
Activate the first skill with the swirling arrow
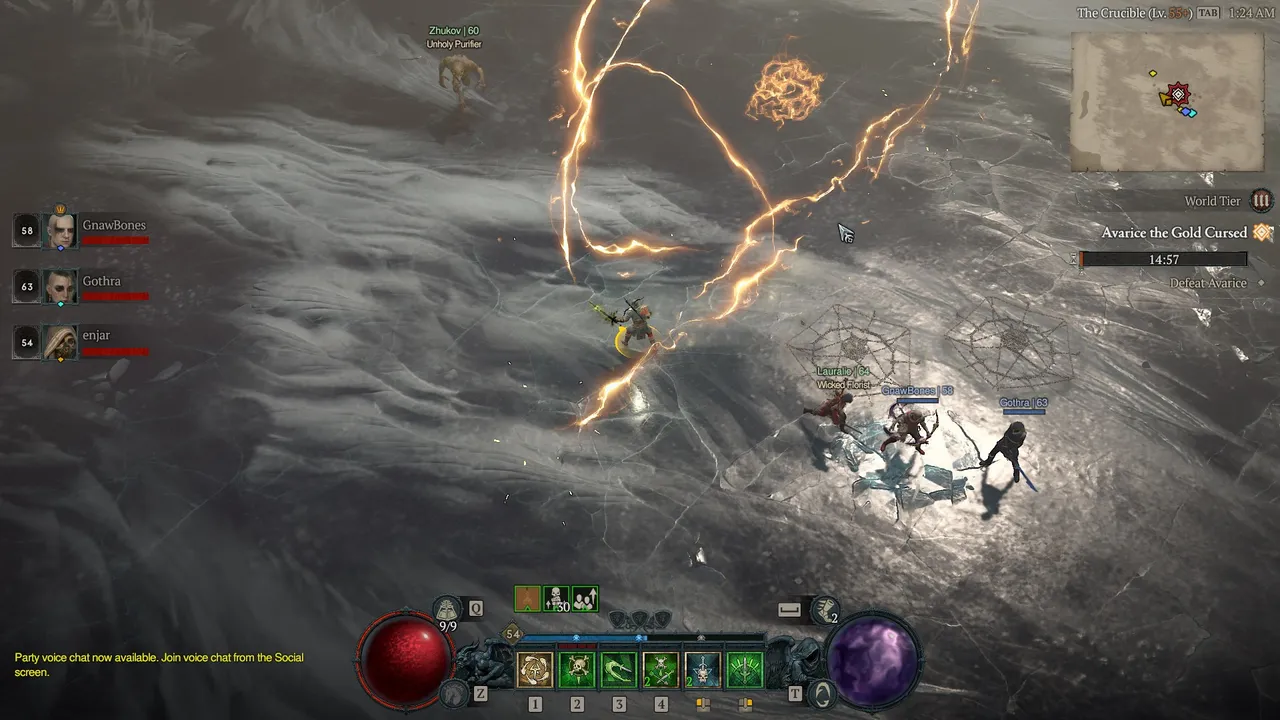[535, 670]
